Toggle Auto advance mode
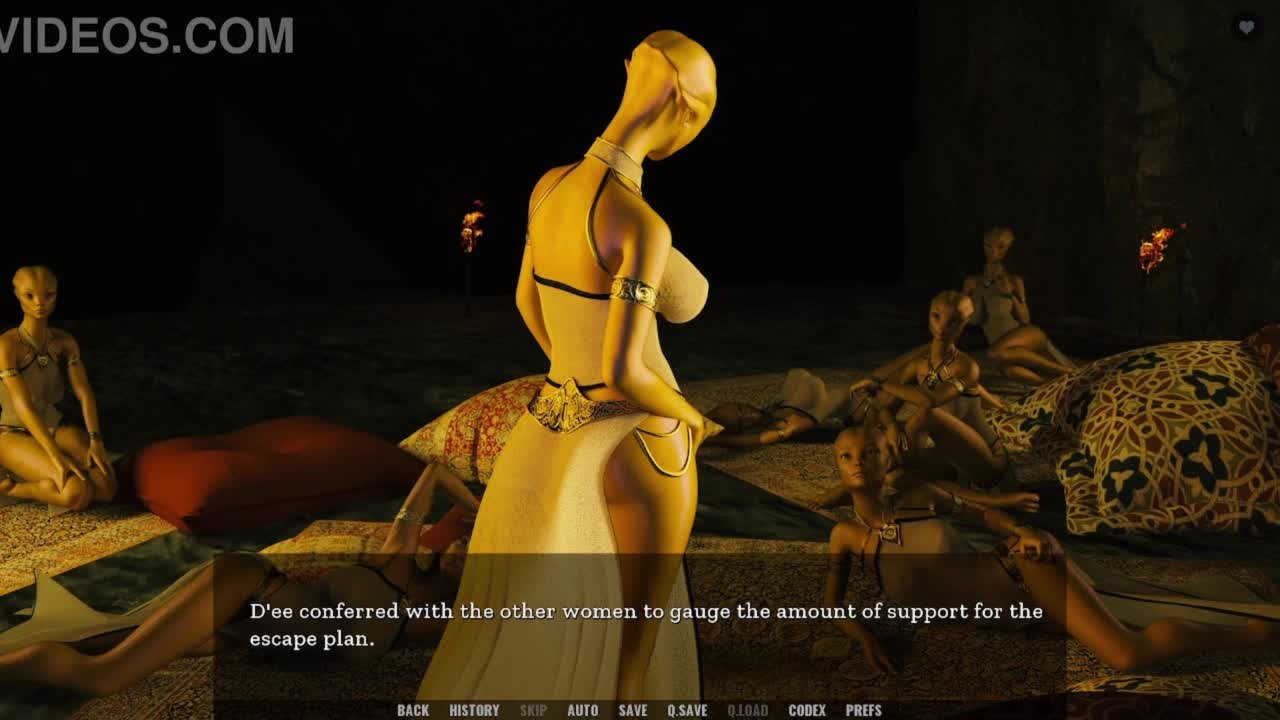Screen dimensions: 1280x720 pos(583,710)
